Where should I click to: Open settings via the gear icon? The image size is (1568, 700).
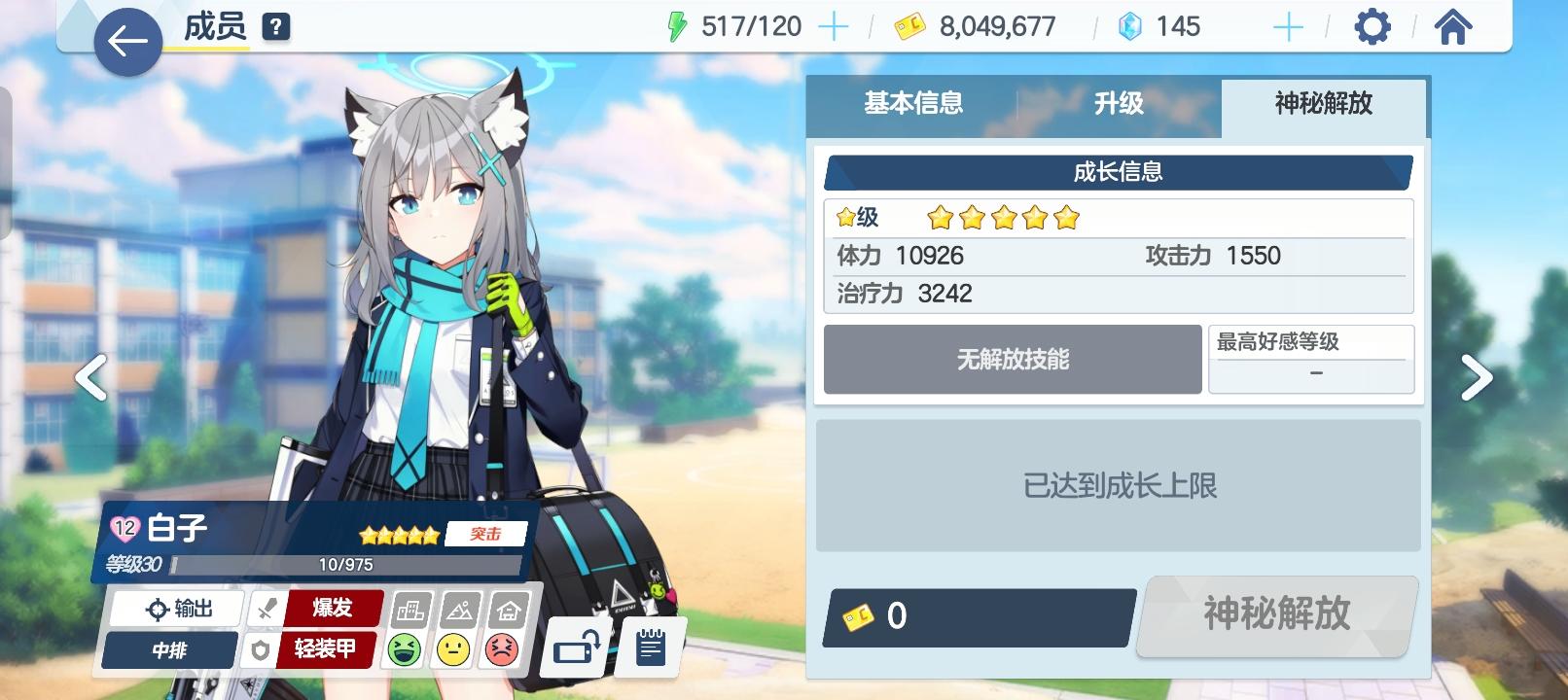click(x=1372, y=25)
